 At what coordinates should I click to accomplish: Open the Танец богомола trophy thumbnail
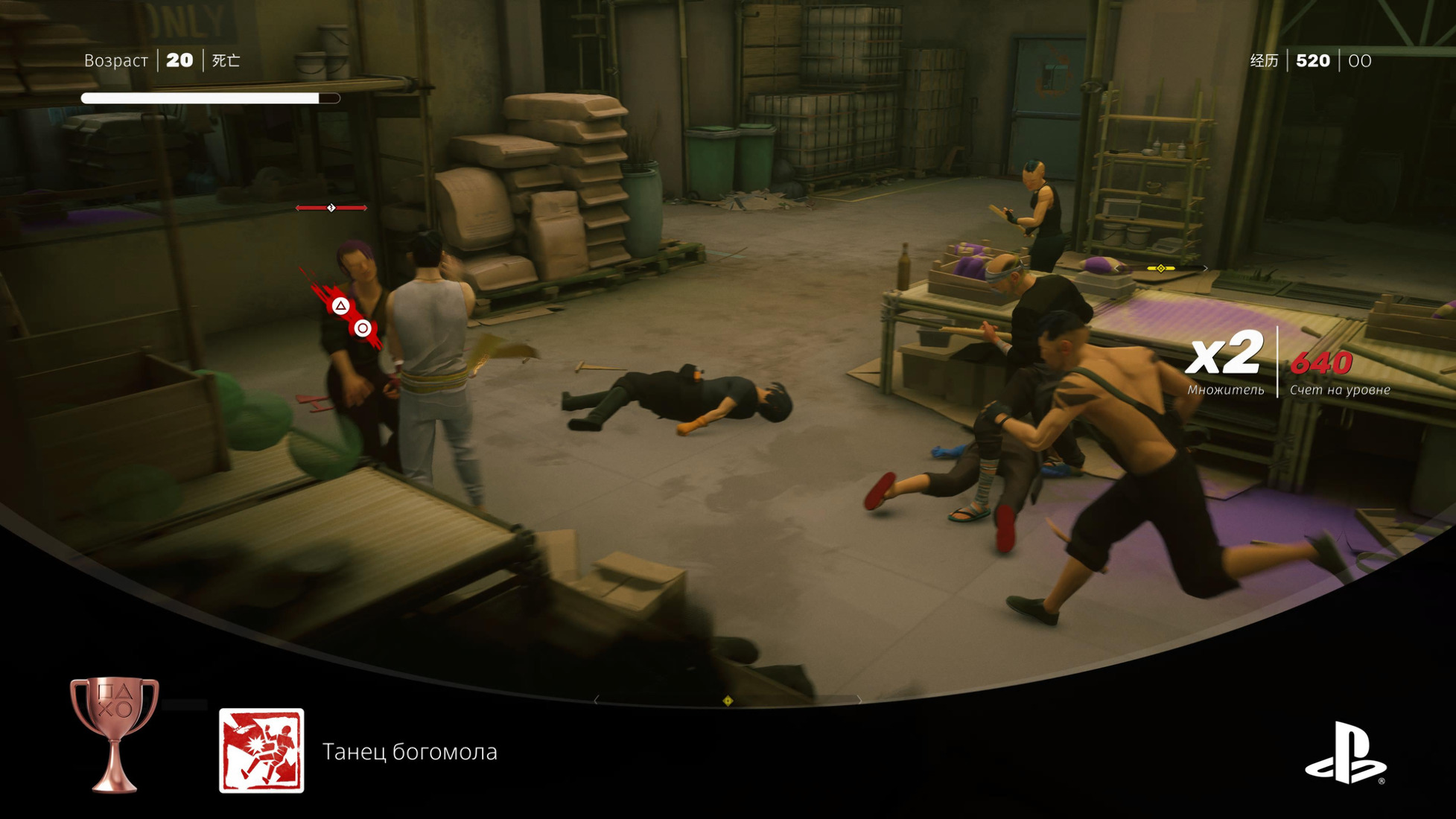point(261,751)
